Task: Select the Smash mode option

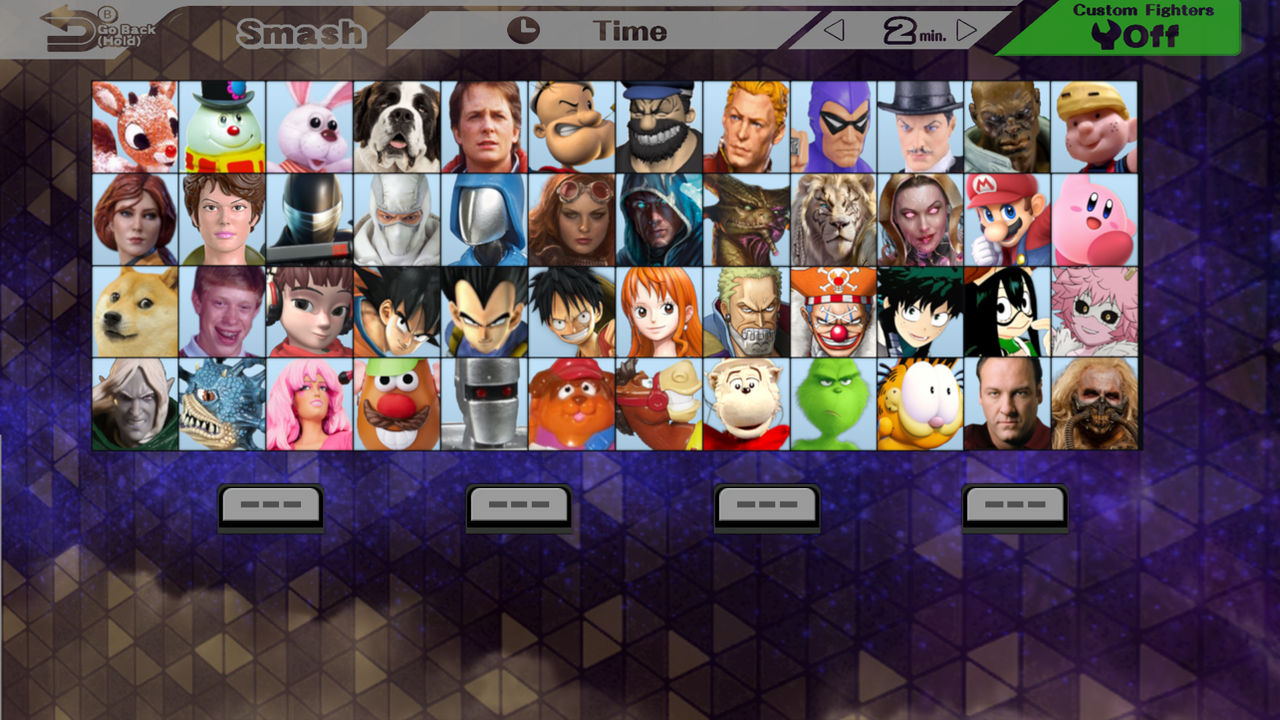Action: (303, 33)
